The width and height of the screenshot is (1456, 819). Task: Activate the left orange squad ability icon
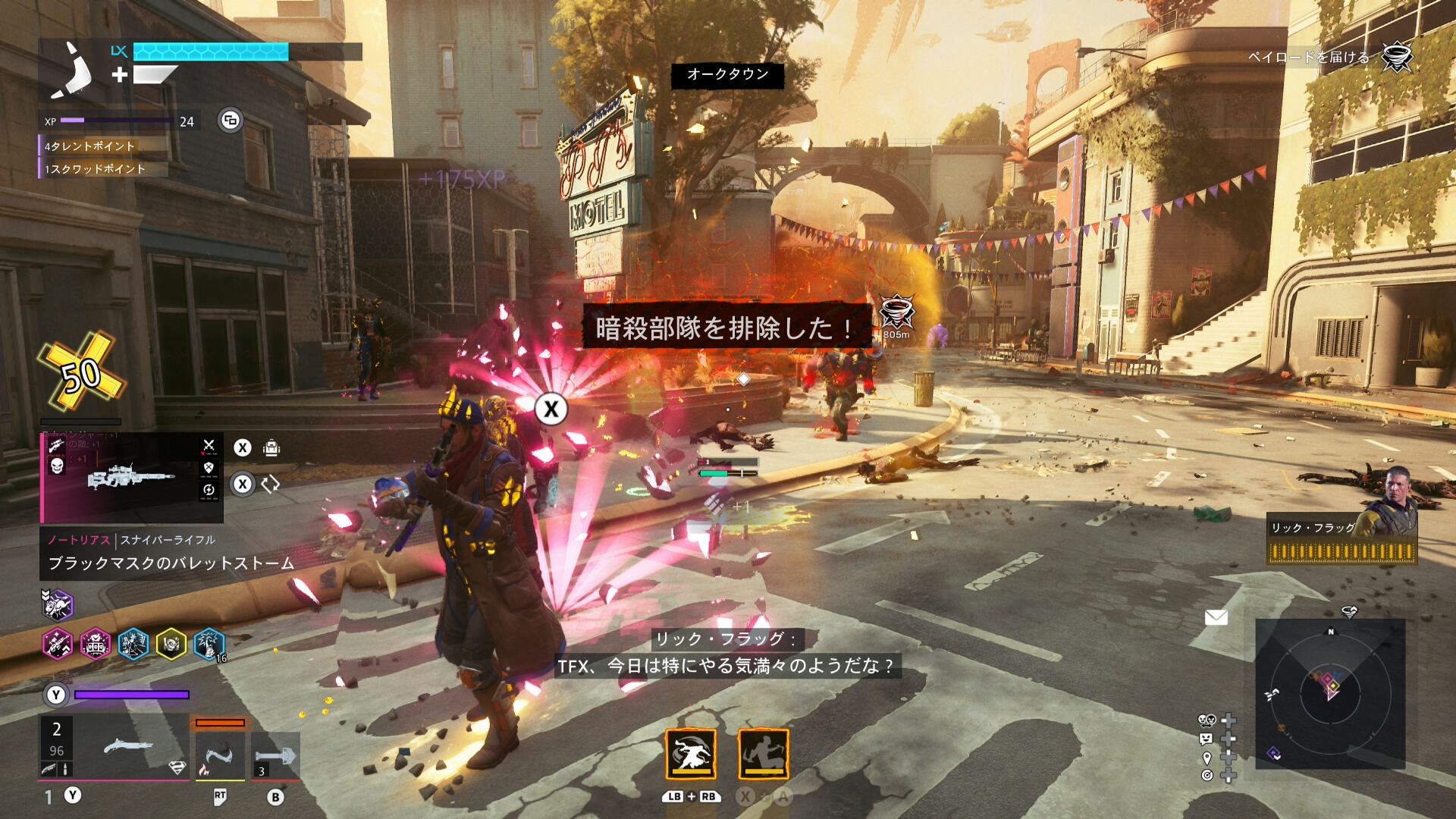click(x=691, y=755)
